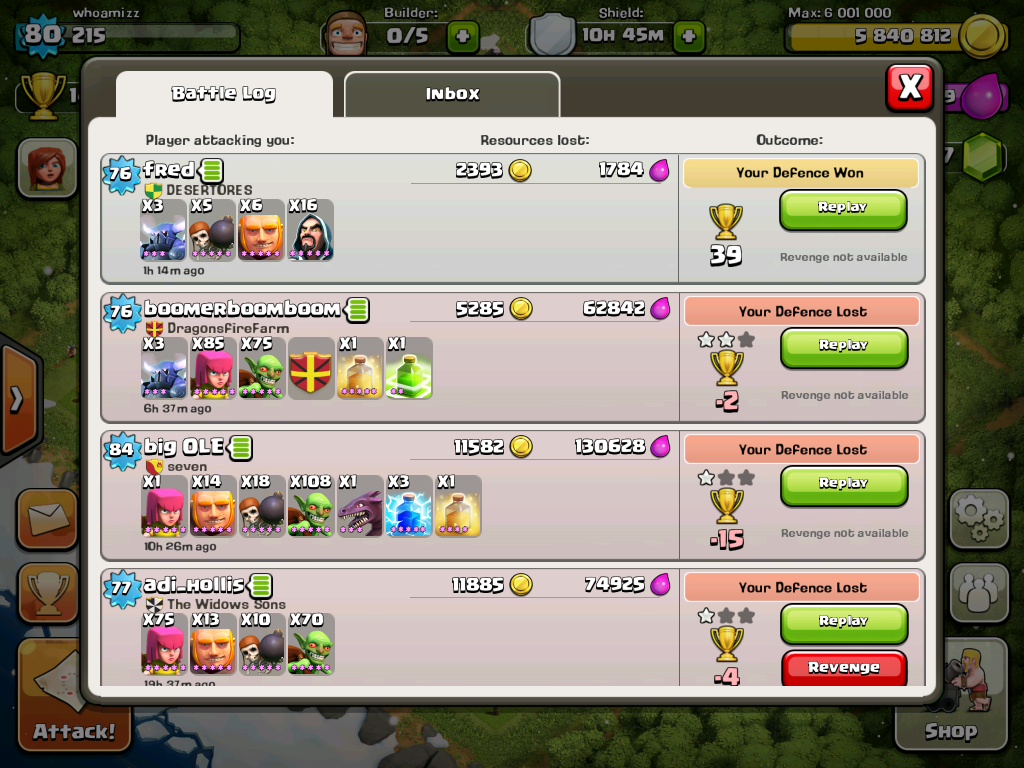Extend the shield with its plus button

(x=689, y=37)
